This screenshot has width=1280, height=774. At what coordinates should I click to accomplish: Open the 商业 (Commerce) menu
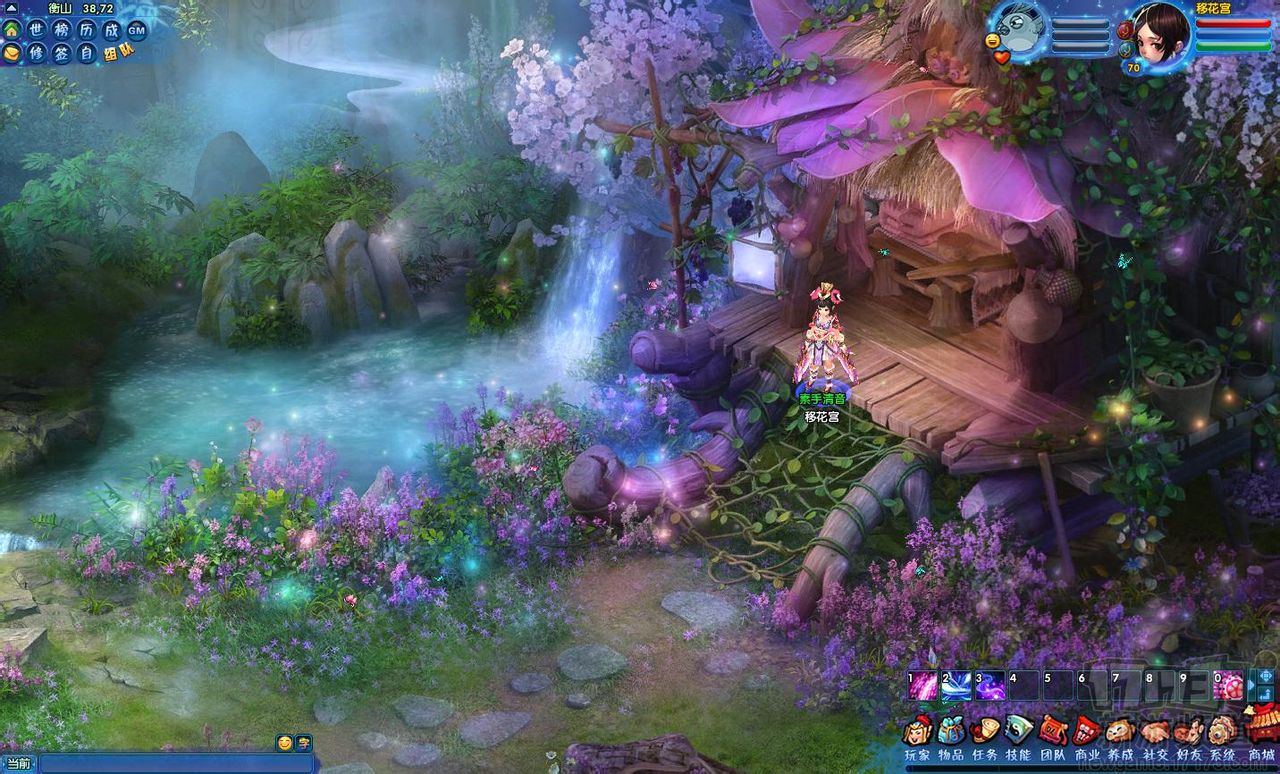[x=1087, y=731]
